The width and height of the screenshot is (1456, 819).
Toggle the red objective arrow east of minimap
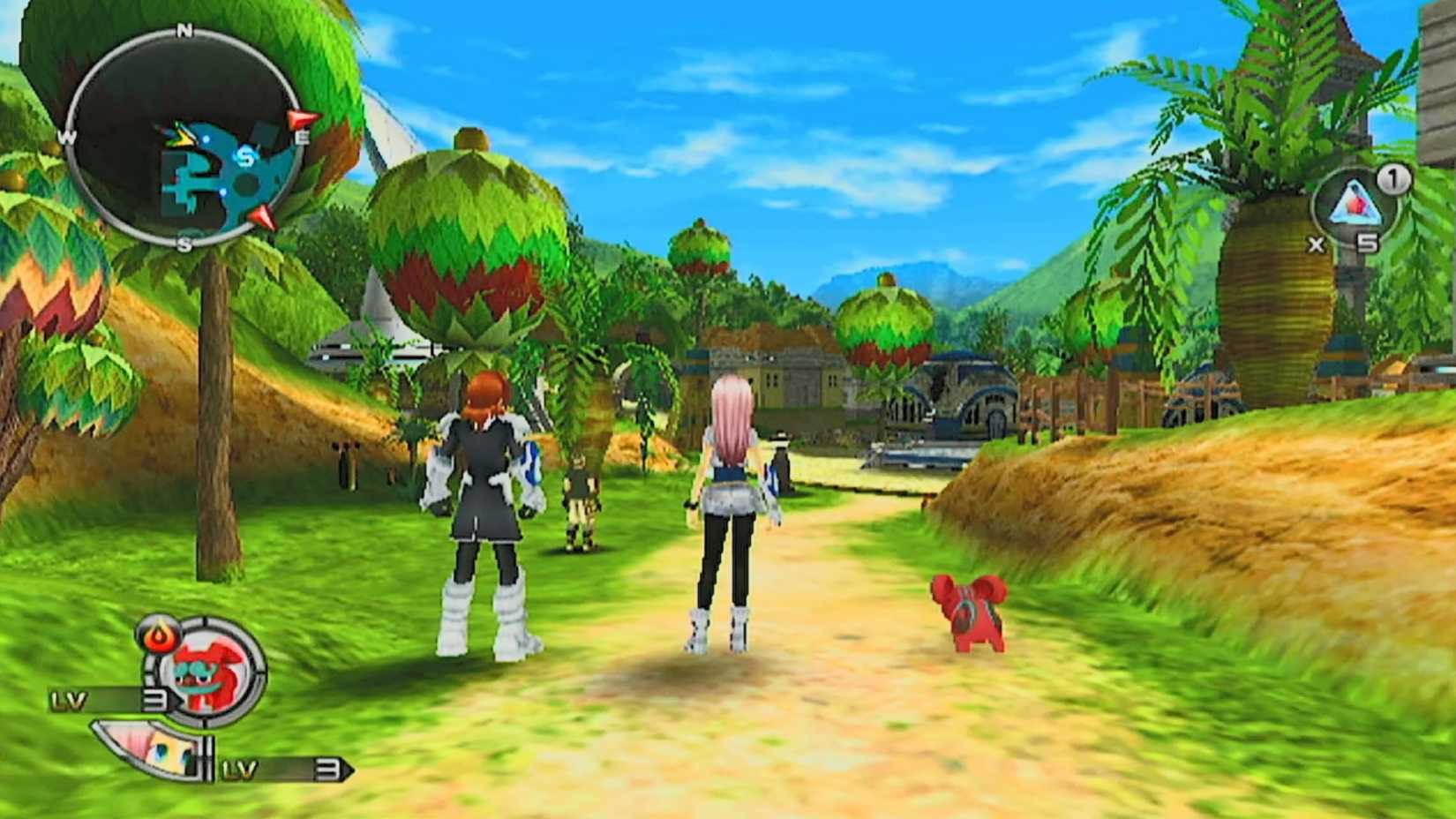(x=300, y=117)
